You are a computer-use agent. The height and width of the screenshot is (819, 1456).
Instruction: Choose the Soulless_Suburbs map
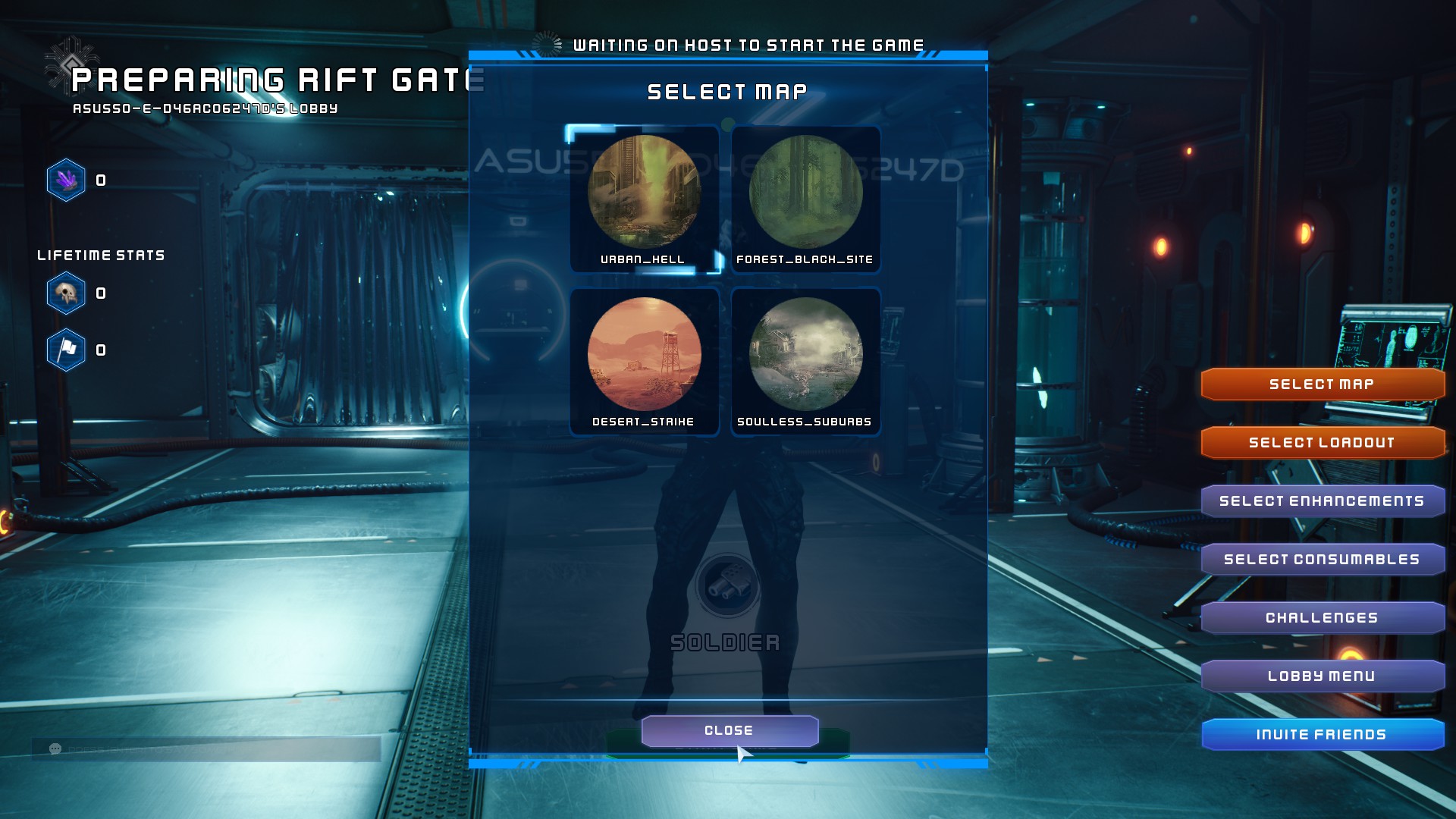pos(805,361)
